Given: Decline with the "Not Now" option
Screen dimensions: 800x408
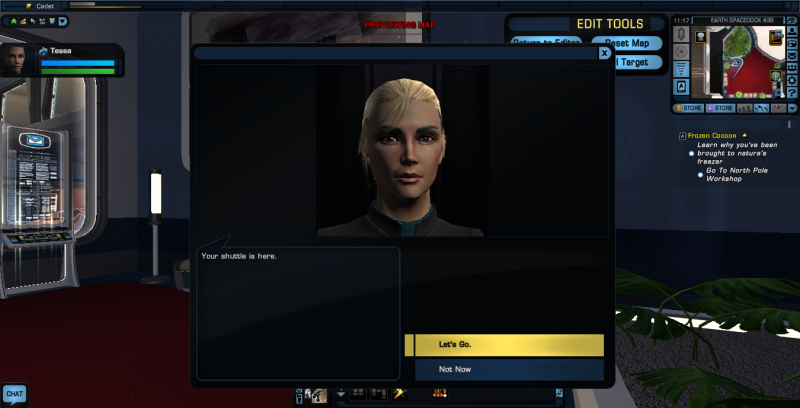Looking at the screenshot, I should [x=504, y=370].
